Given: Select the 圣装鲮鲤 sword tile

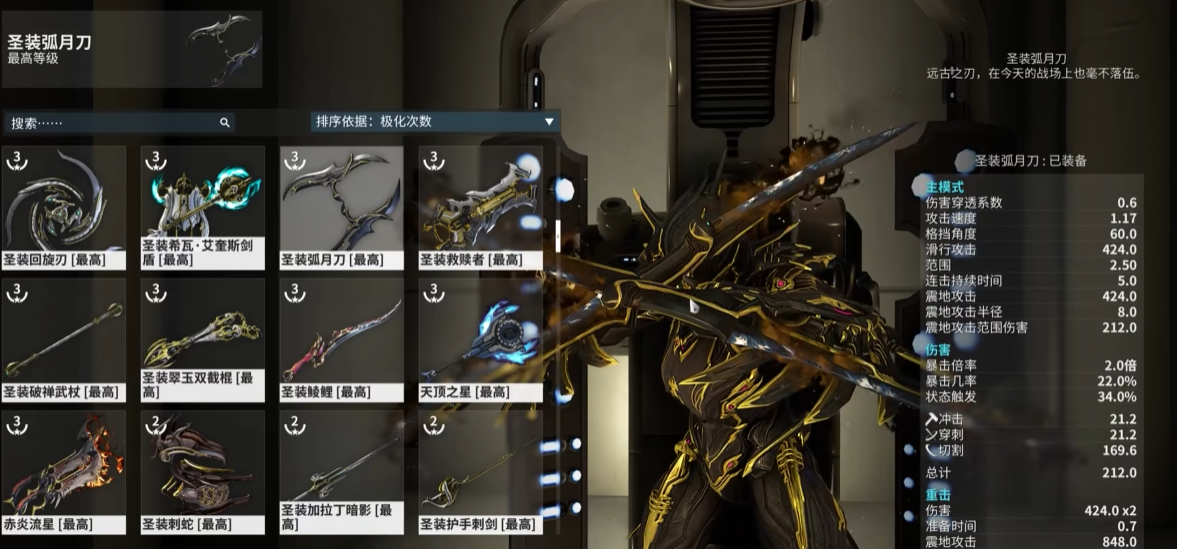Looking at the screenshot, I should [x=342, y=339].
